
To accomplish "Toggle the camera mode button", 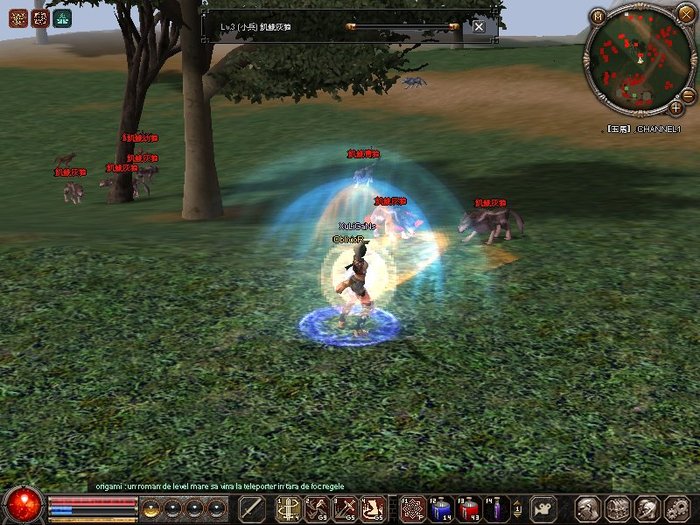I will (542, 508).
